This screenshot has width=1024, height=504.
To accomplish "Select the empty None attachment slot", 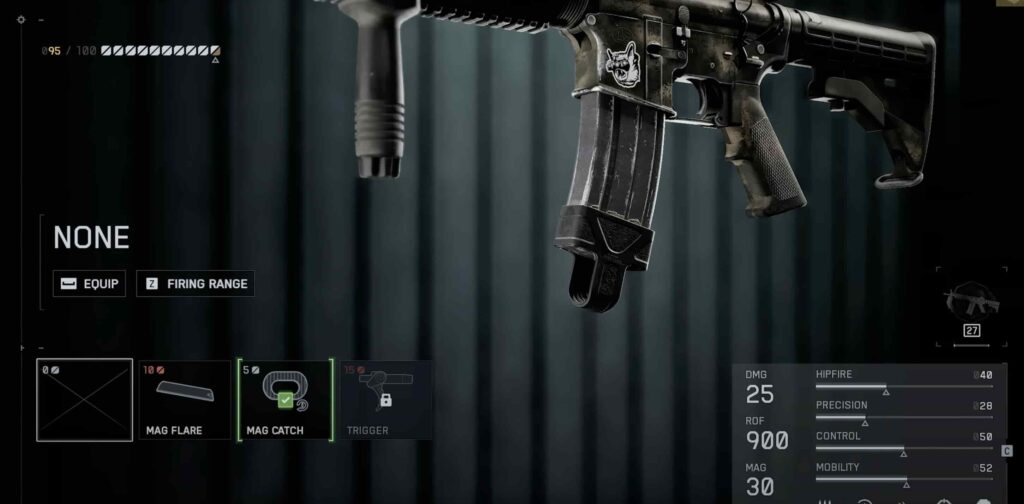I will (x=84, y=400).
